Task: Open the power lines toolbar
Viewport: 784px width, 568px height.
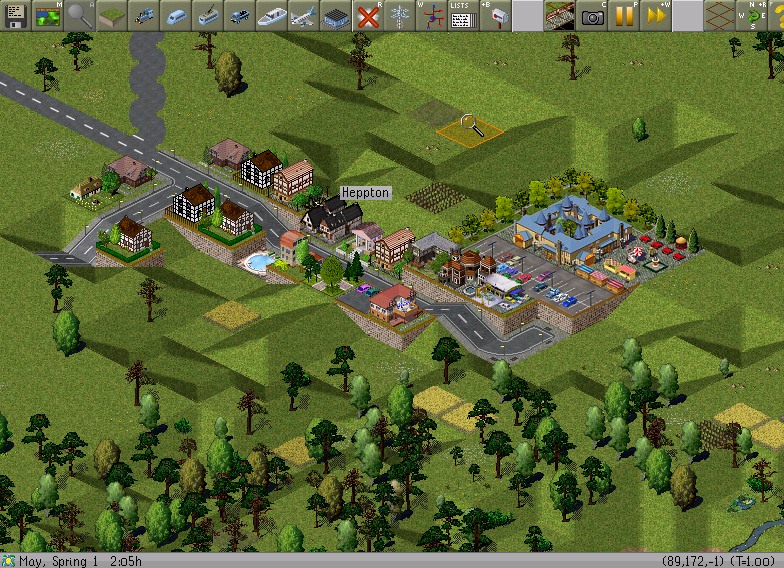Action: [400, 15]
